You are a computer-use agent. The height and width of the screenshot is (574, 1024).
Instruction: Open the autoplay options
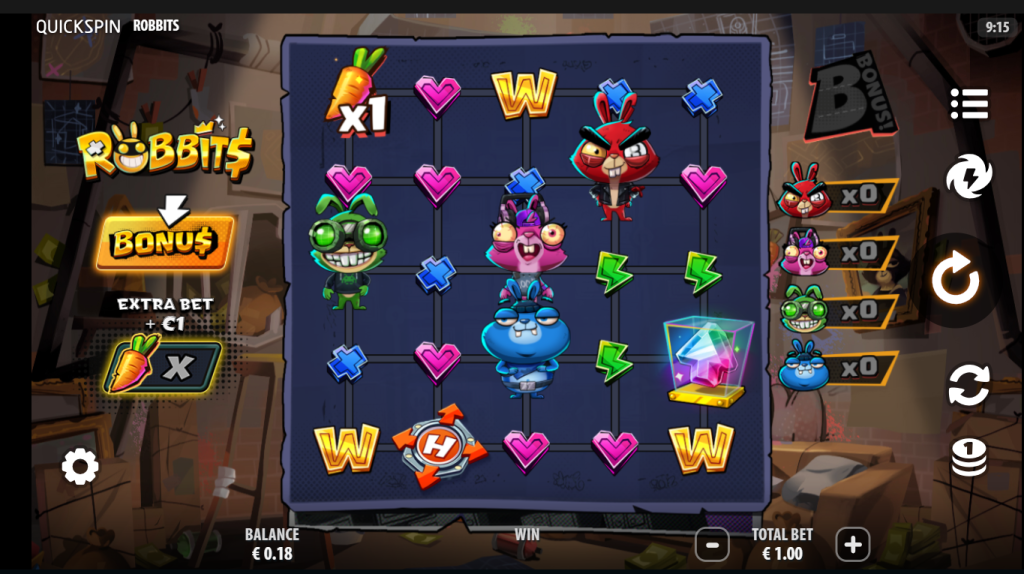coord(968,385)
